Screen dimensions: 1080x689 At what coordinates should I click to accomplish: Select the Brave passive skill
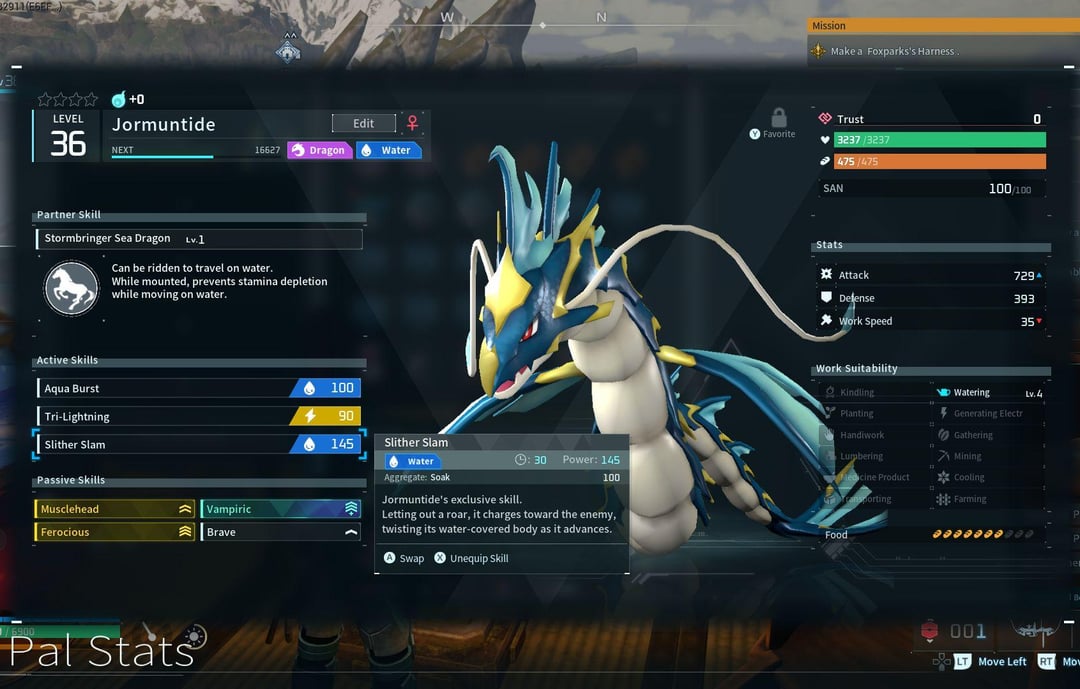click(281, 532)
